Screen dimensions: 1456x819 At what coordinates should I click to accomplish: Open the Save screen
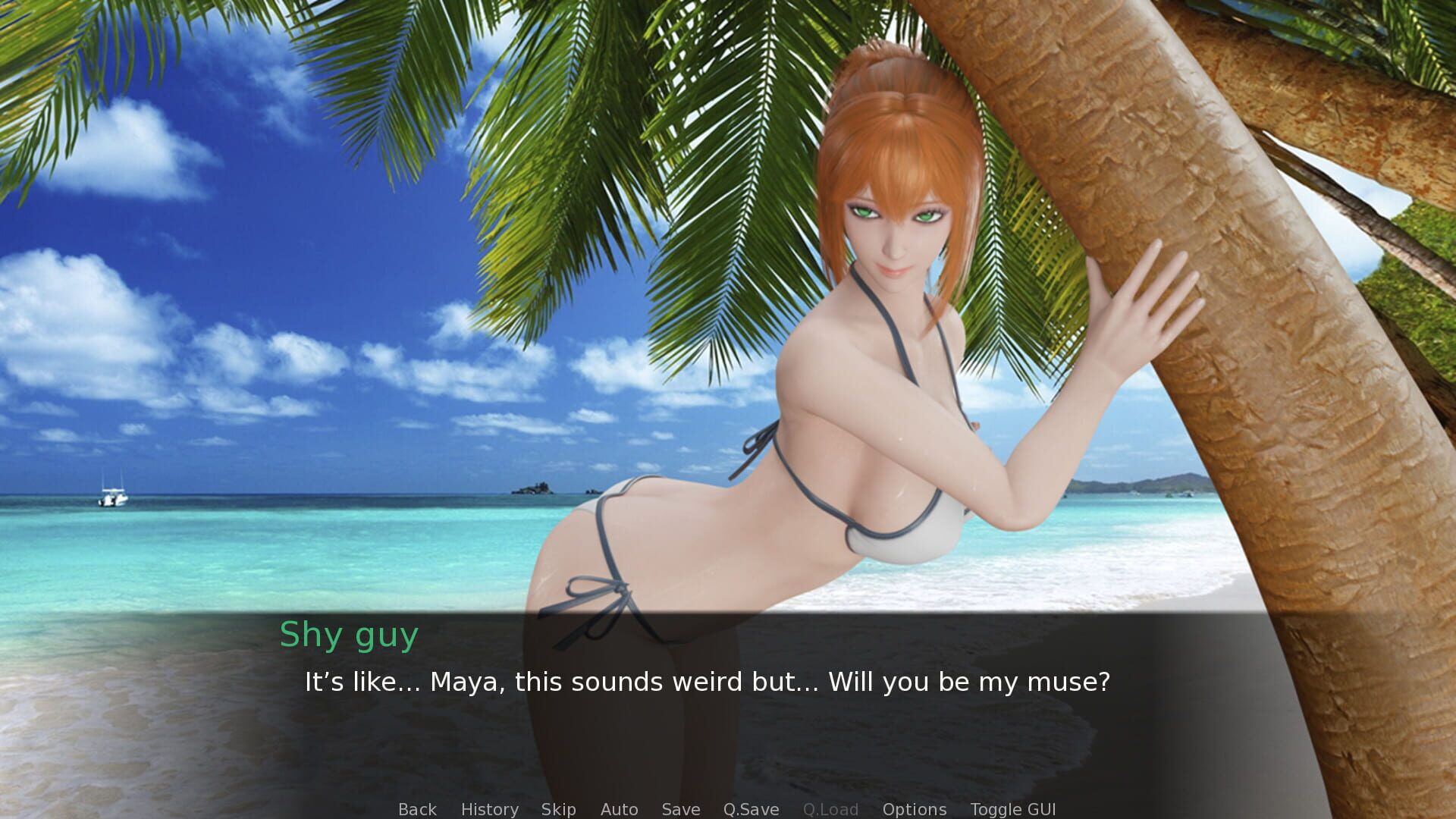pos(680,809)
